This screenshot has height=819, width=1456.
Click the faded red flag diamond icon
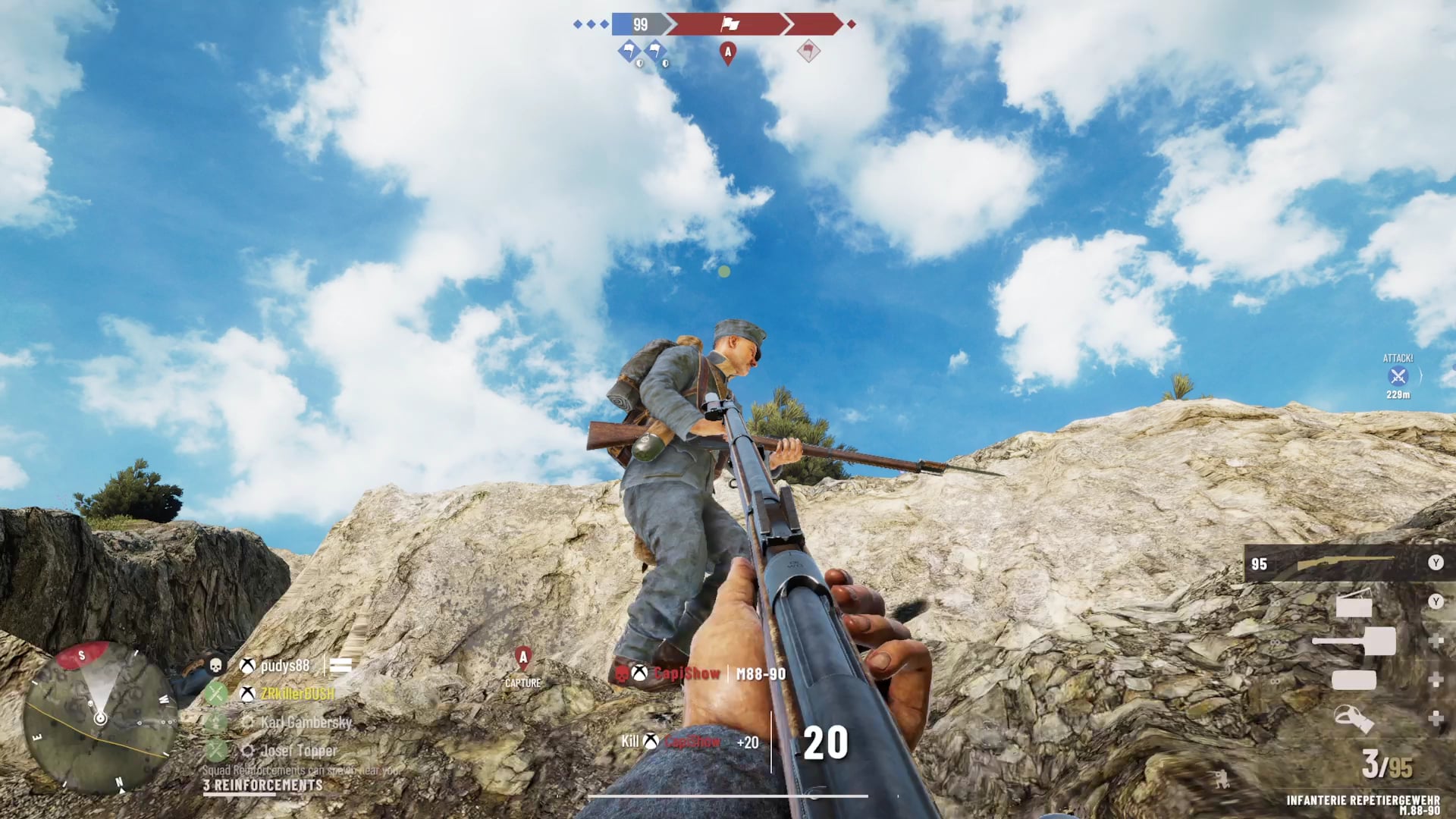[x=808, y=51]
